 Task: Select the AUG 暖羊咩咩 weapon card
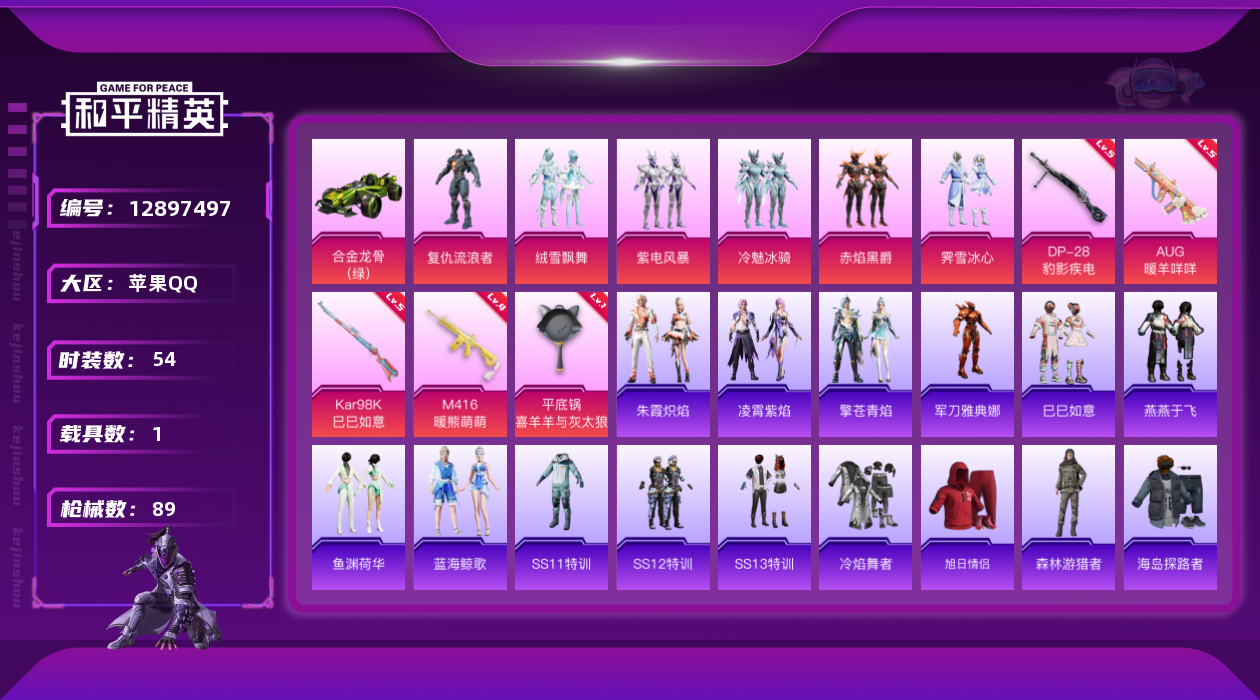[x=1170, y=211]
